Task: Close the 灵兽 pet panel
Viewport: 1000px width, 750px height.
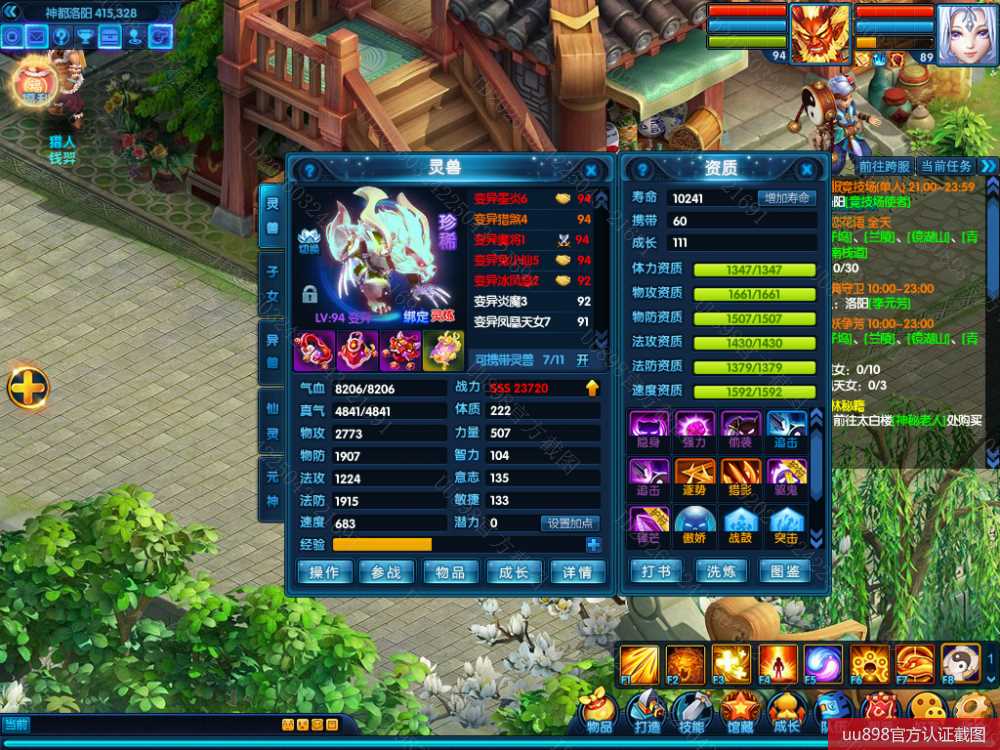Action: [591, 171]
